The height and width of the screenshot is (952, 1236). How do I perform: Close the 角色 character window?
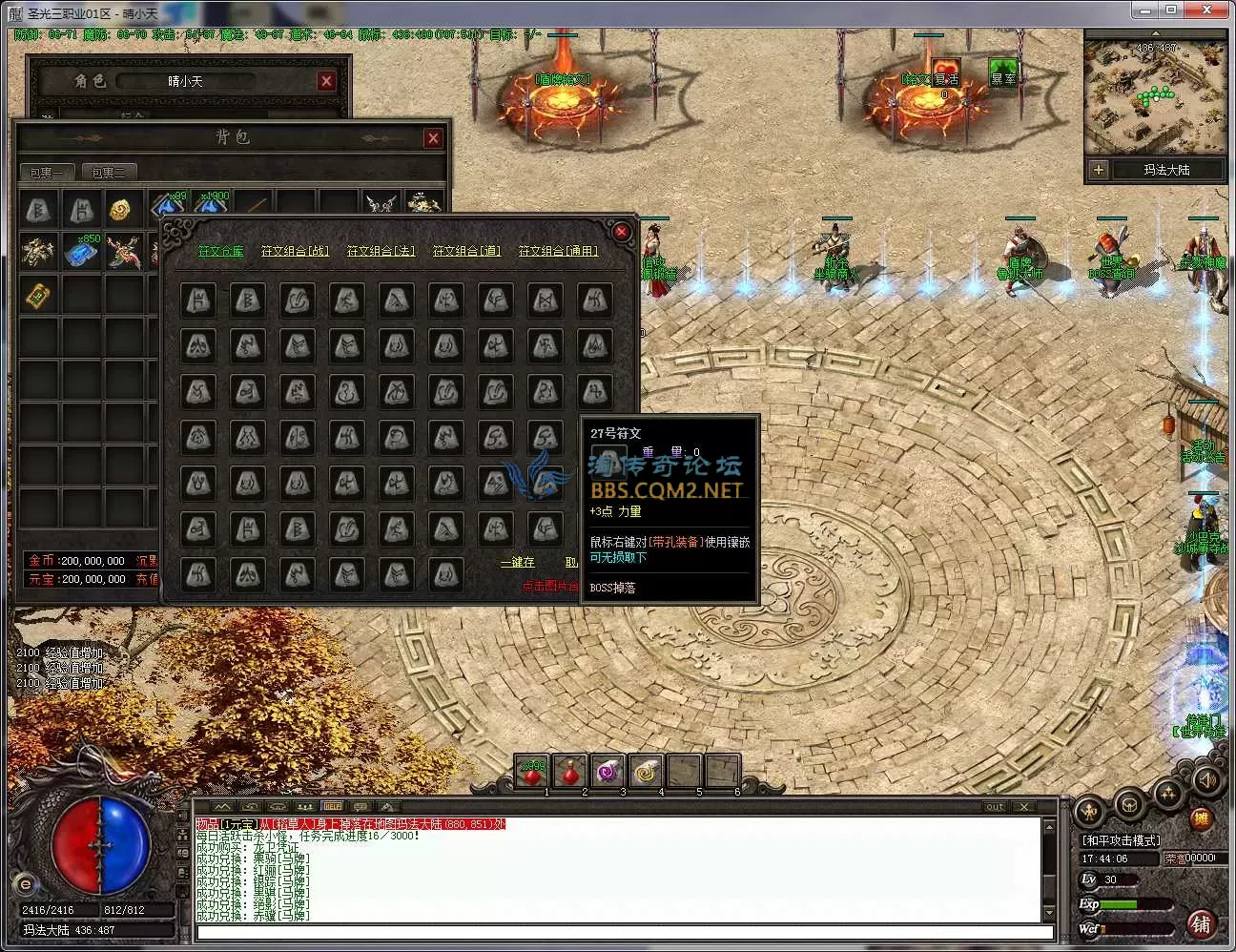(x=326, y=81)
